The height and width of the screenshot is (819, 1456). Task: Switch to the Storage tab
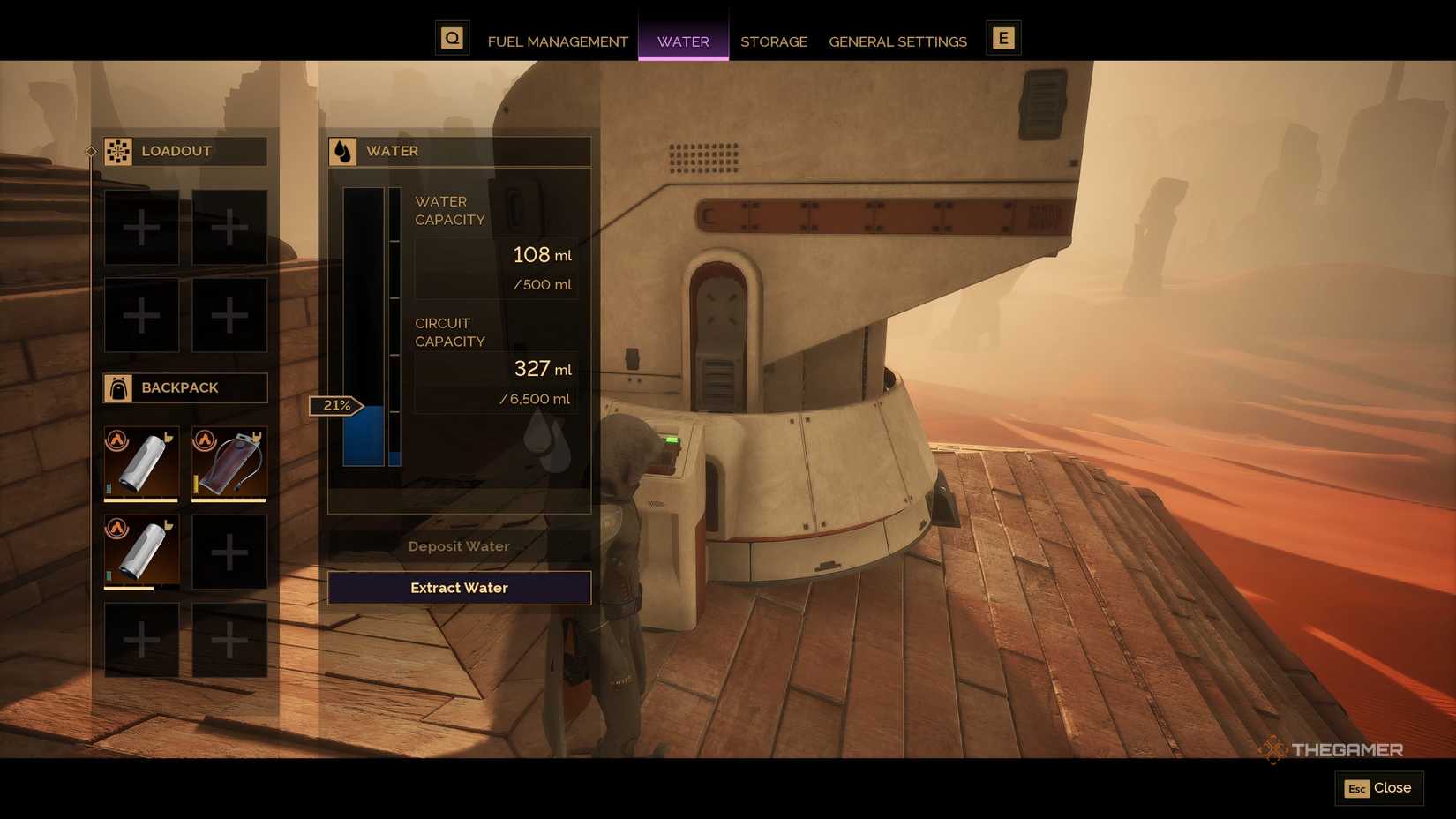774,41
